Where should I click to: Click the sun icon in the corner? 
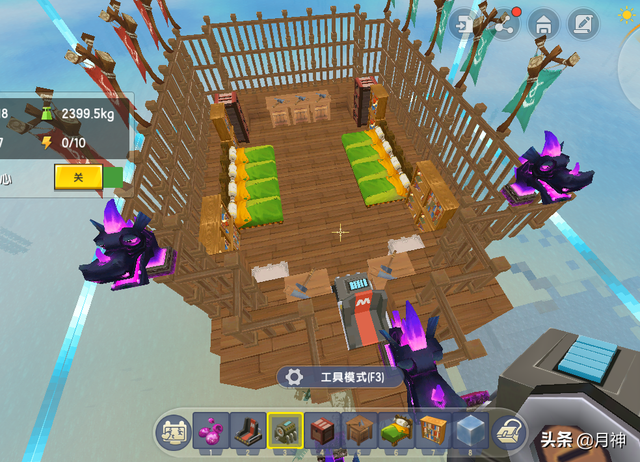click(628, 12)
